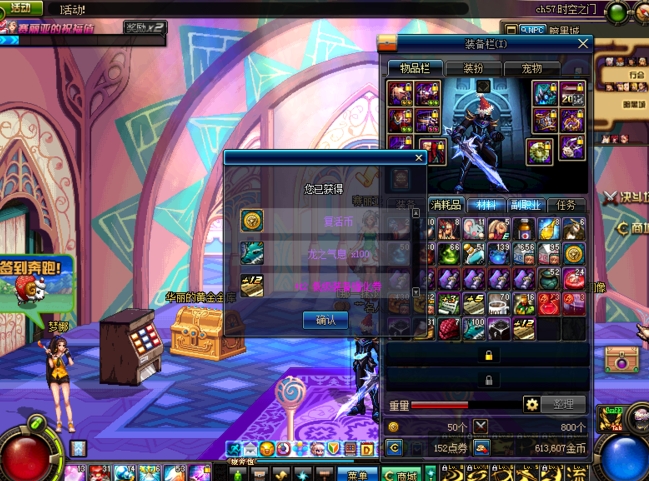The height and width of the screenshot is (481, 649).
Task: Switch to the 副职业 category tab
Action: 525,204
